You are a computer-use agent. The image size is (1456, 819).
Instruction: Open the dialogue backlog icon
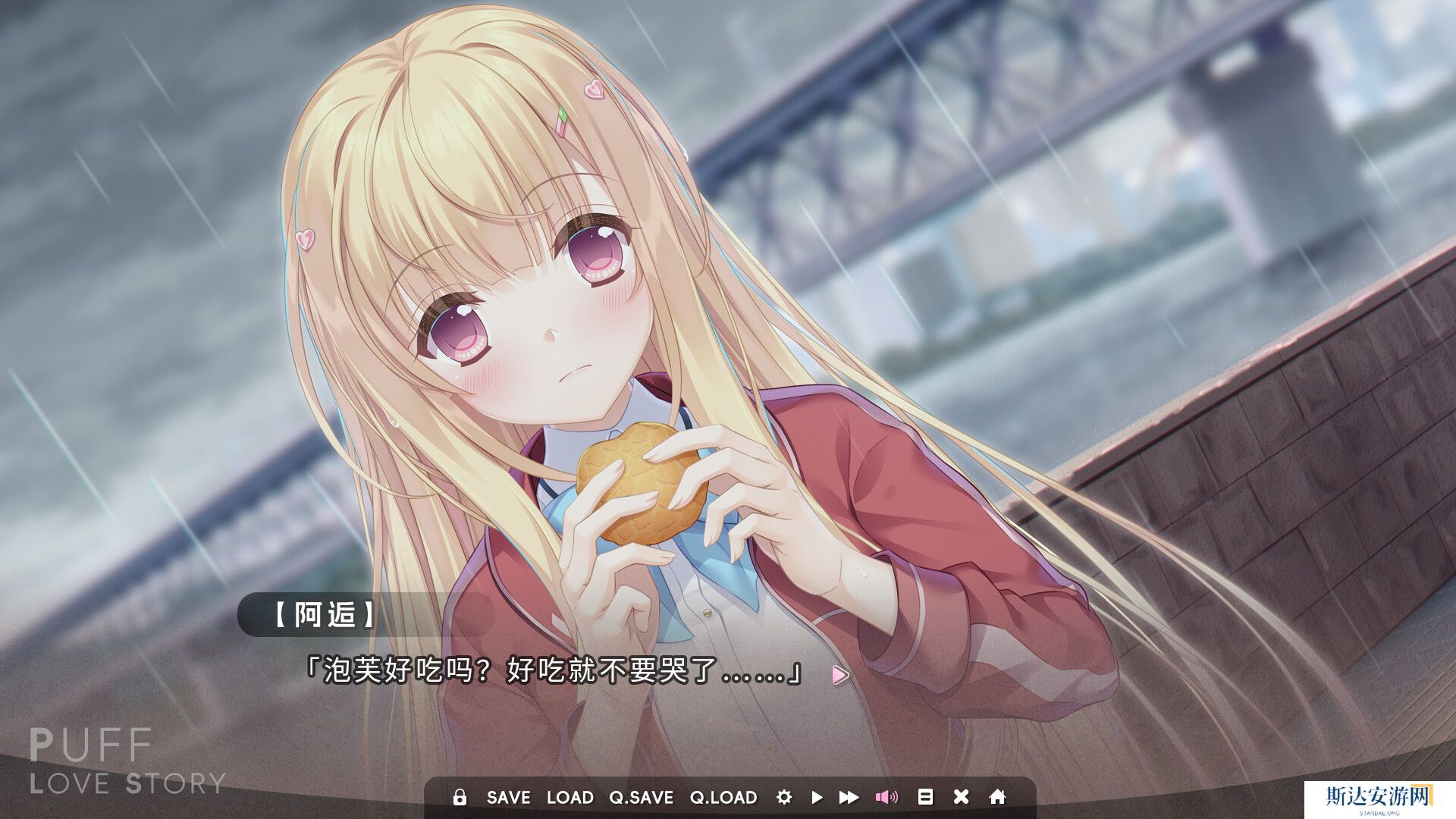click(x=925, y=797)
